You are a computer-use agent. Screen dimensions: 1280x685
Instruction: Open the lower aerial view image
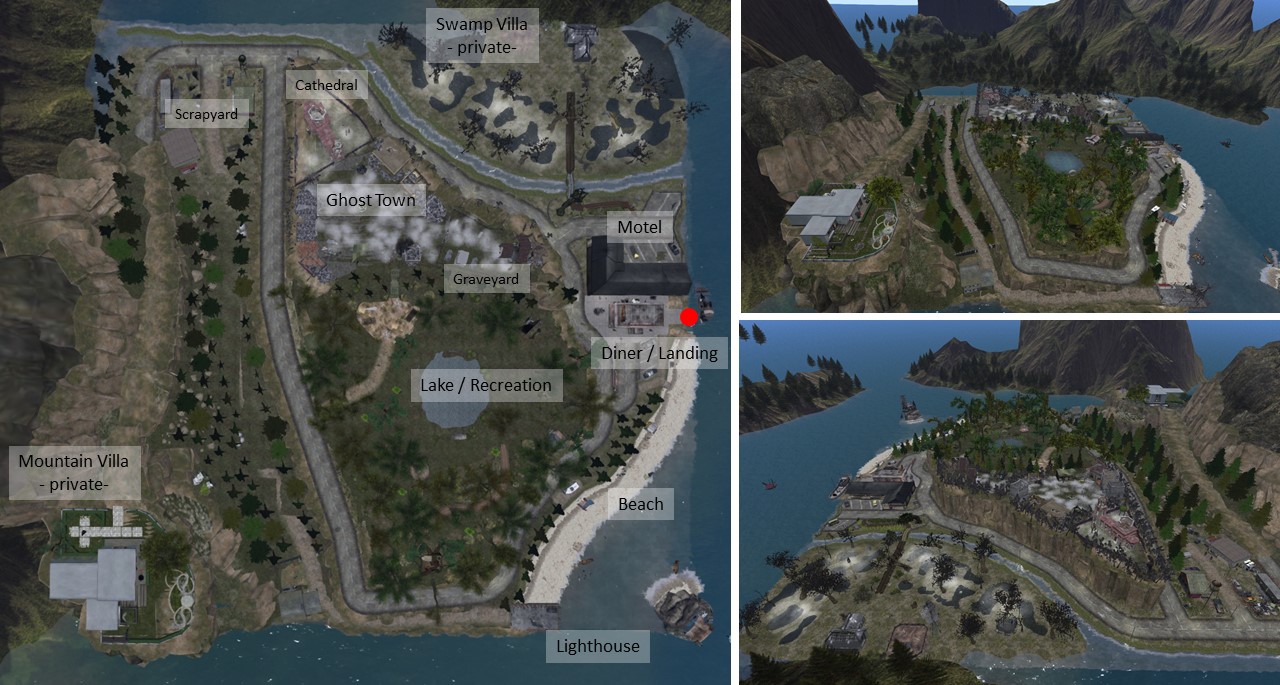tap(1010, 502)
